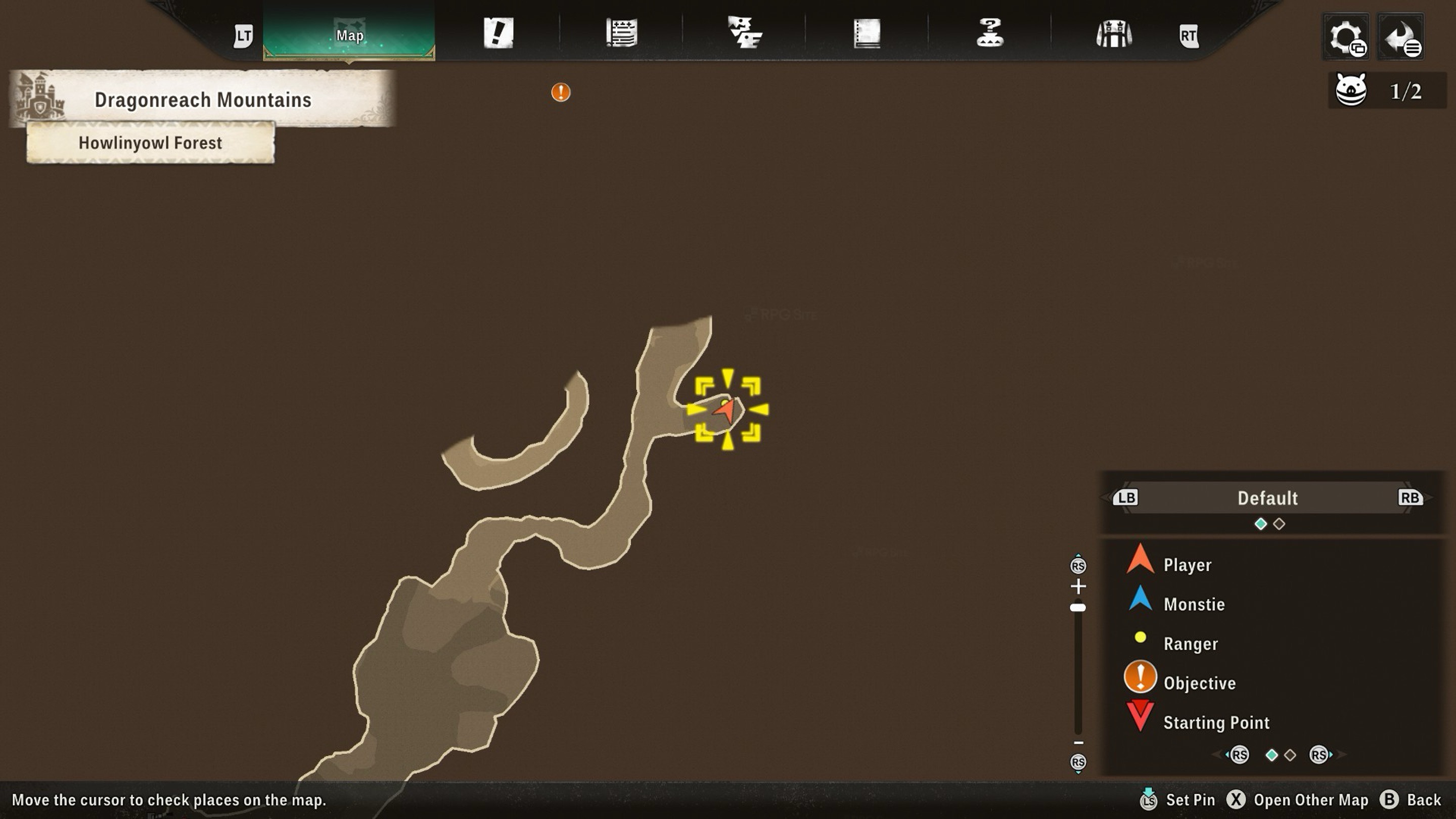Select the player arrow marker on the map

[x=726, y=409]
